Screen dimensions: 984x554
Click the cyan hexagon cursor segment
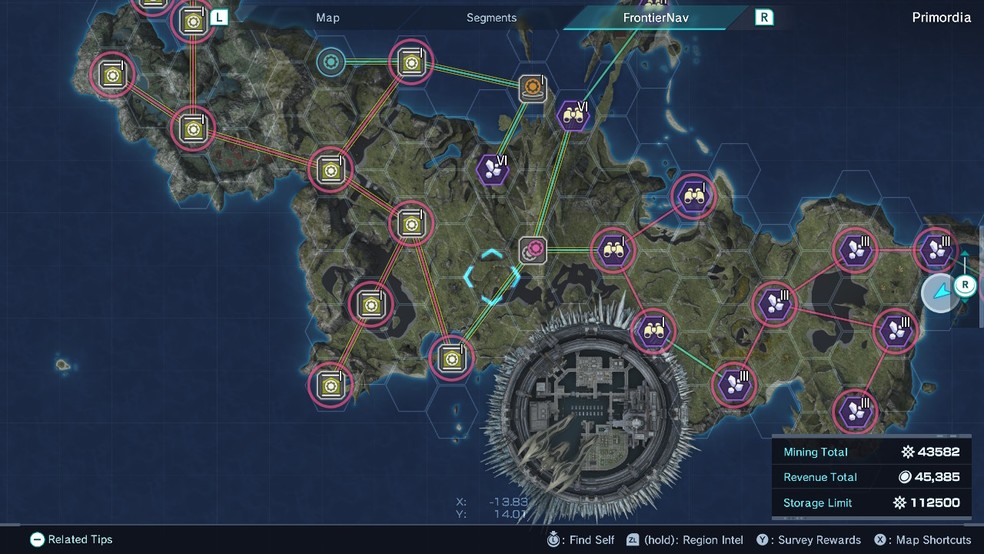(x=492, y=277)
